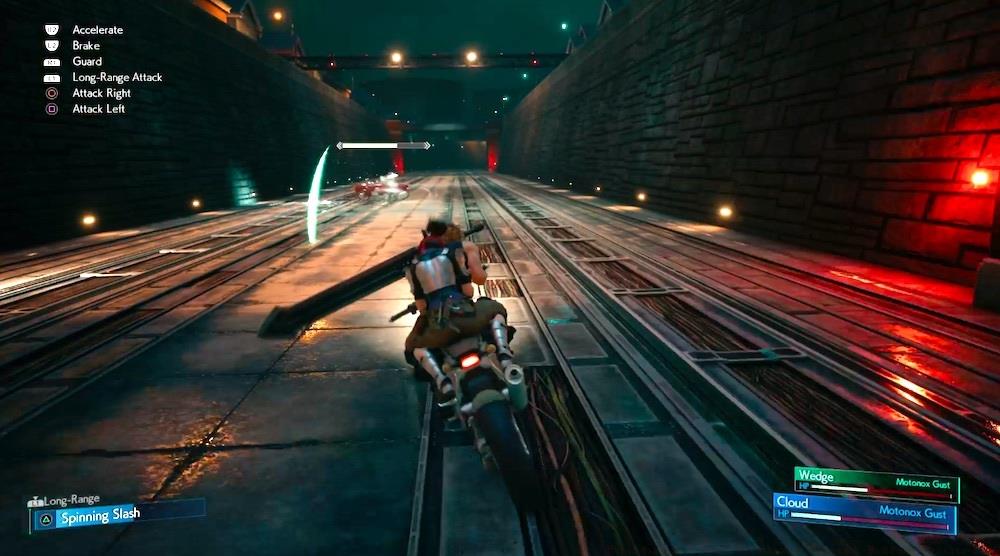1000x556 pixels.
Task: Activate the Spinning Slash long-range ability
Action: [x=117, y=514]
